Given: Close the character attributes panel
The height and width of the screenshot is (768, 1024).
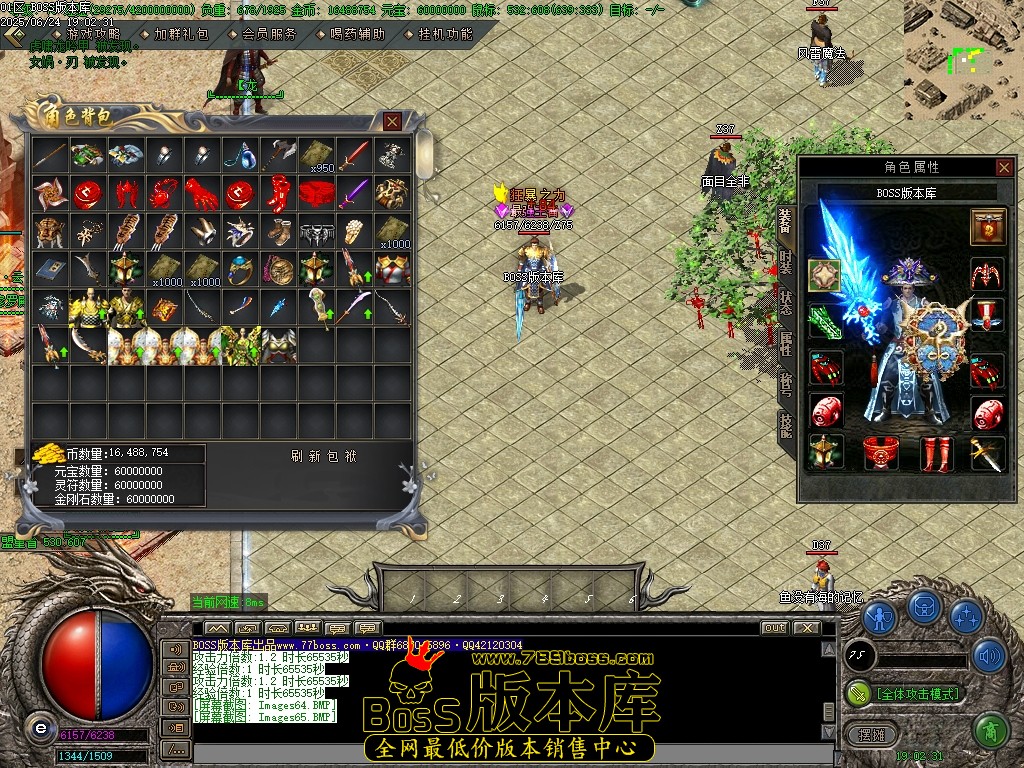Looking at the screenshot, I should (x=1004, y=167).
